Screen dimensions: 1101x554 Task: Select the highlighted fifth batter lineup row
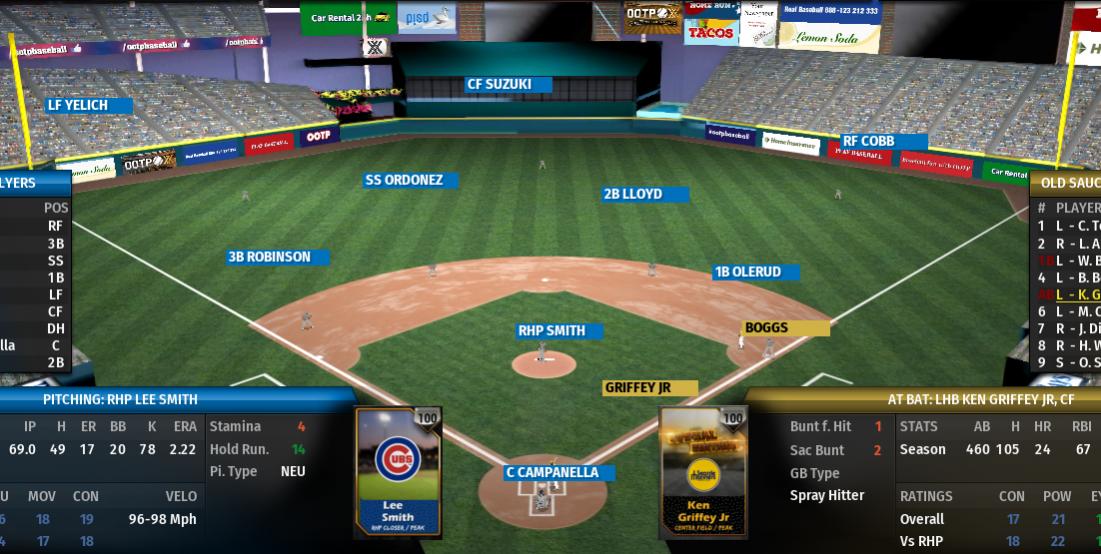pos(1068,295)
